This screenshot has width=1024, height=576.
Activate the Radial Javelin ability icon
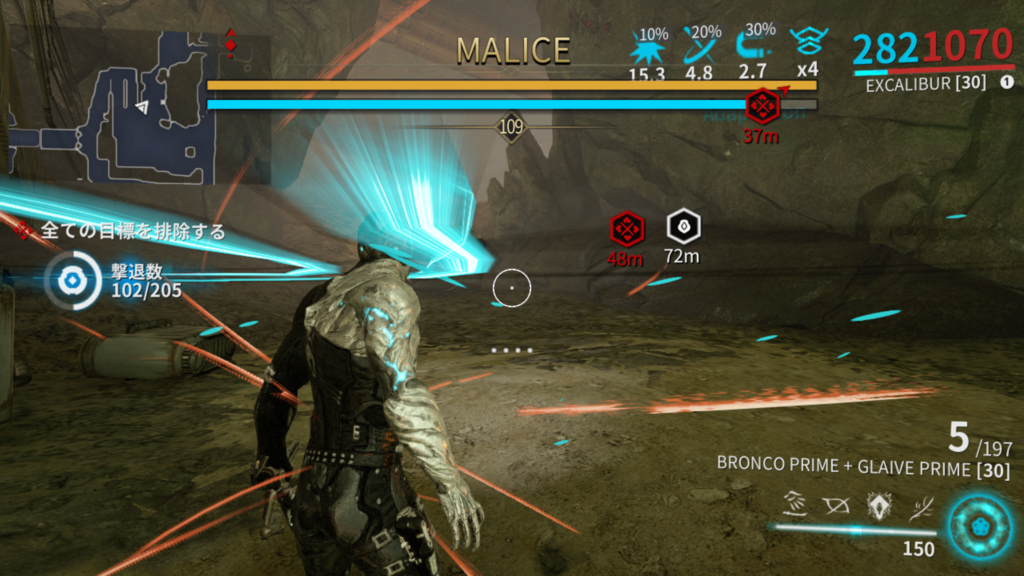pos(877,507)
